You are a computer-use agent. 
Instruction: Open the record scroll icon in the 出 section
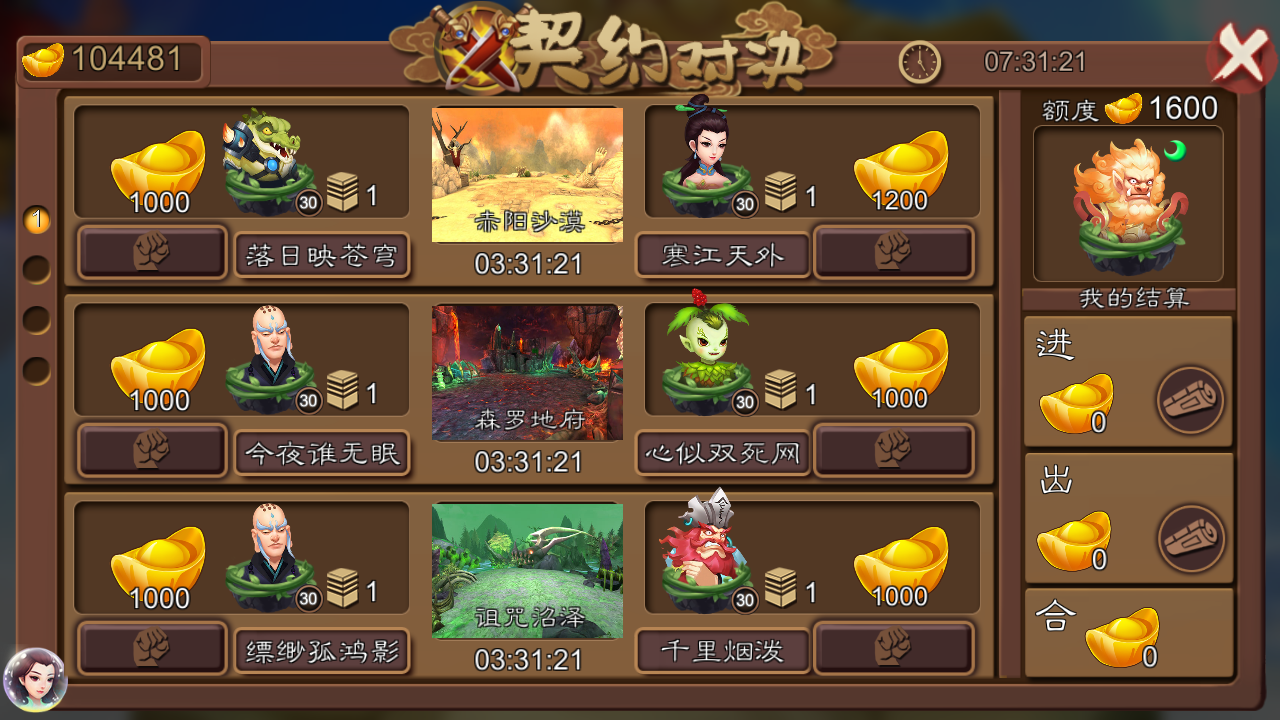tap(1191, 537)
